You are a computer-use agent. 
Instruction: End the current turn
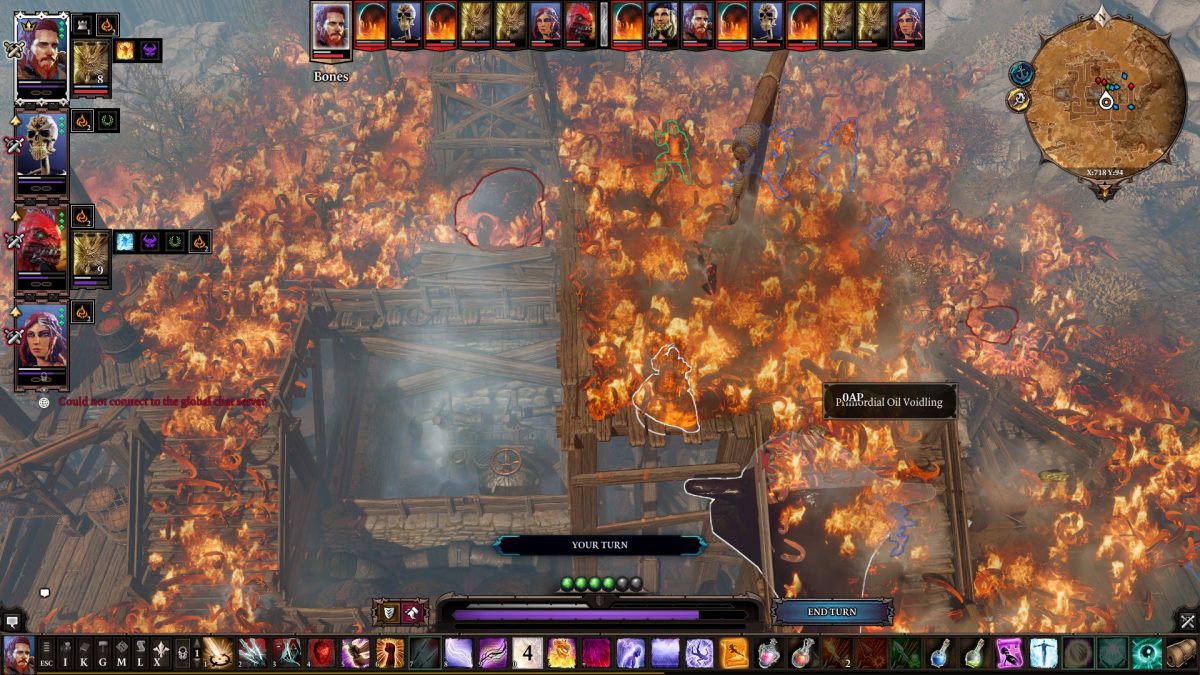pos(831,612)
